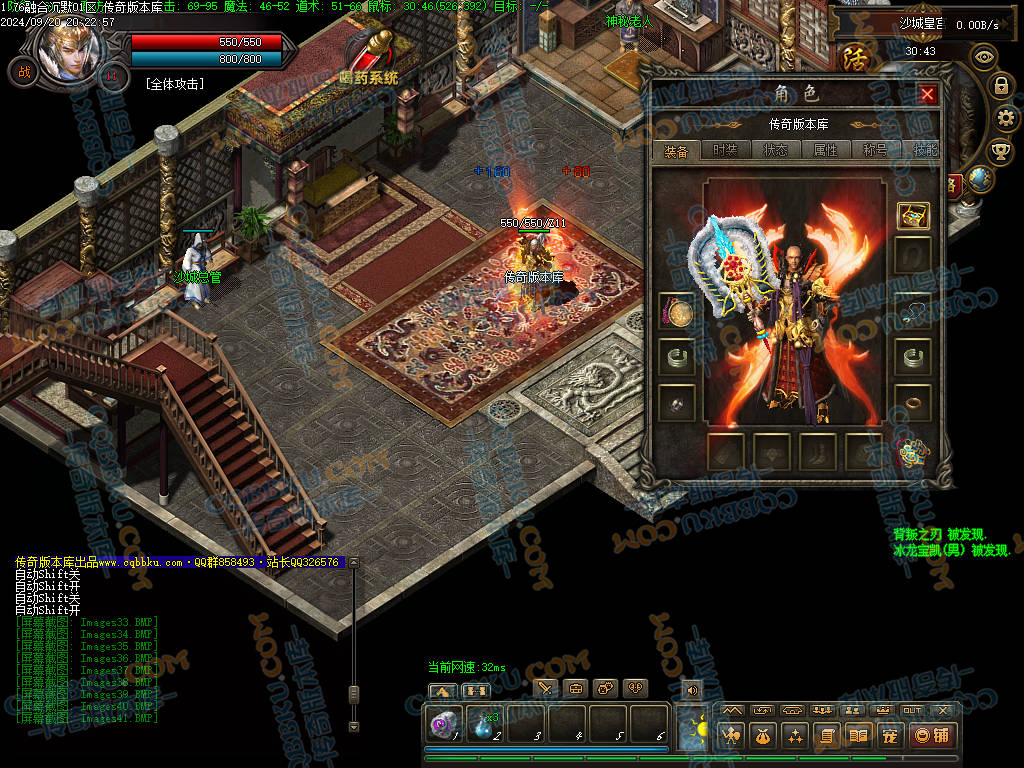Screen dimensions: 1024x768
Task: Toggle the 全体攻击 attack mode
Action: (174, 84)
